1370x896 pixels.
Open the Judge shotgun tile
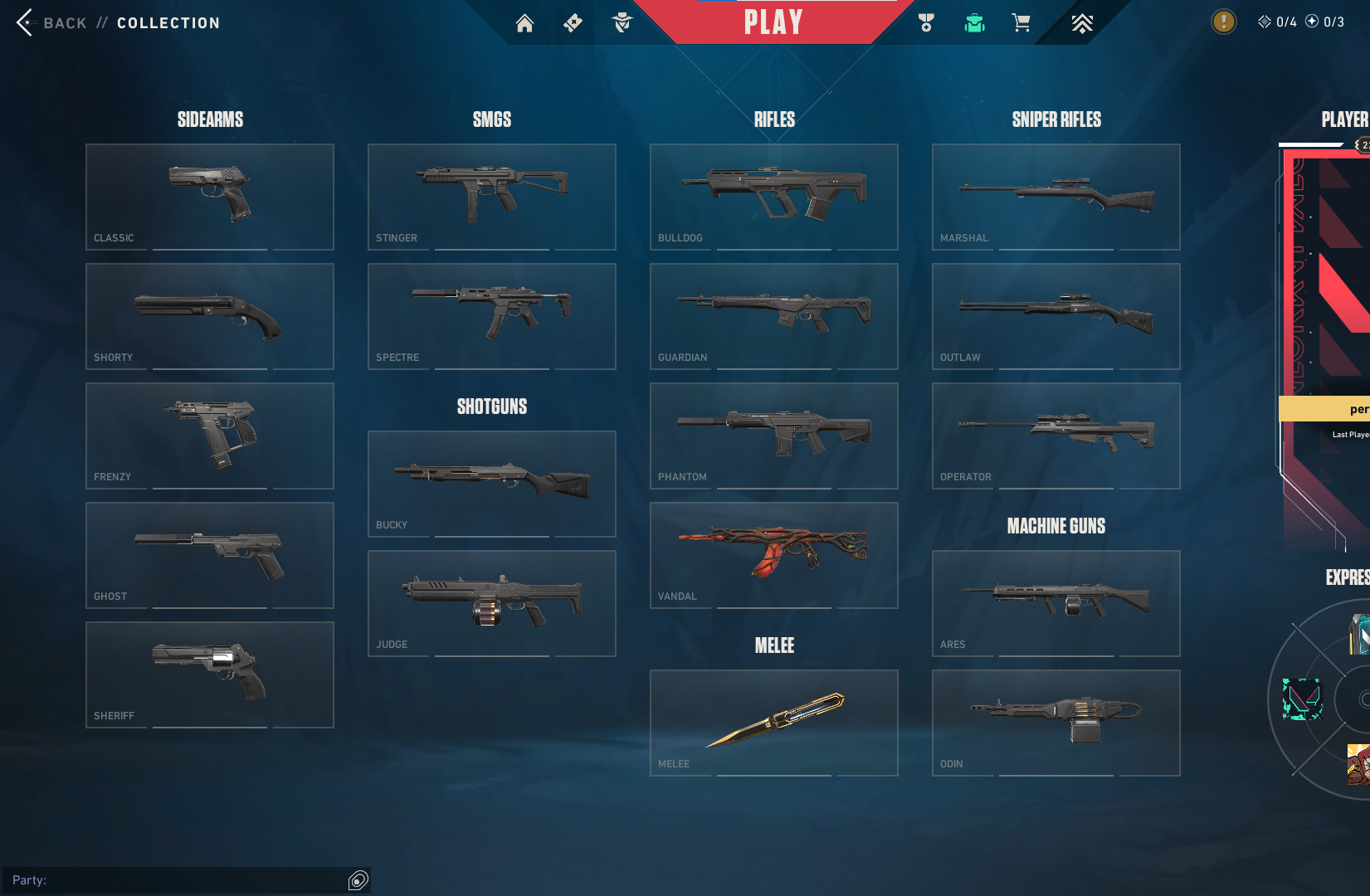pyautogui.click(x=492, y=603)
